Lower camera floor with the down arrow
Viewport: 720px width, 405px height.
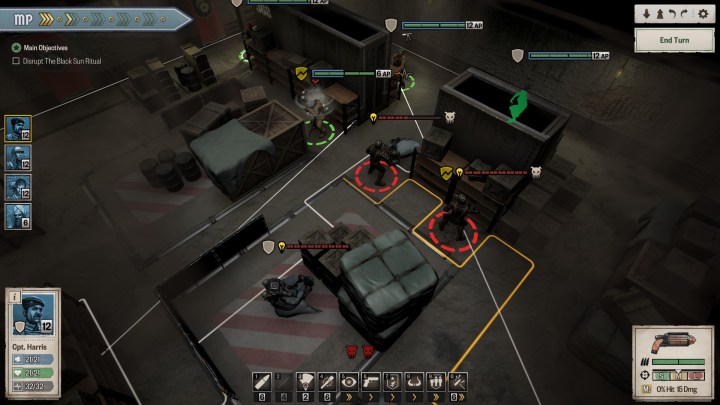[647, 12]
